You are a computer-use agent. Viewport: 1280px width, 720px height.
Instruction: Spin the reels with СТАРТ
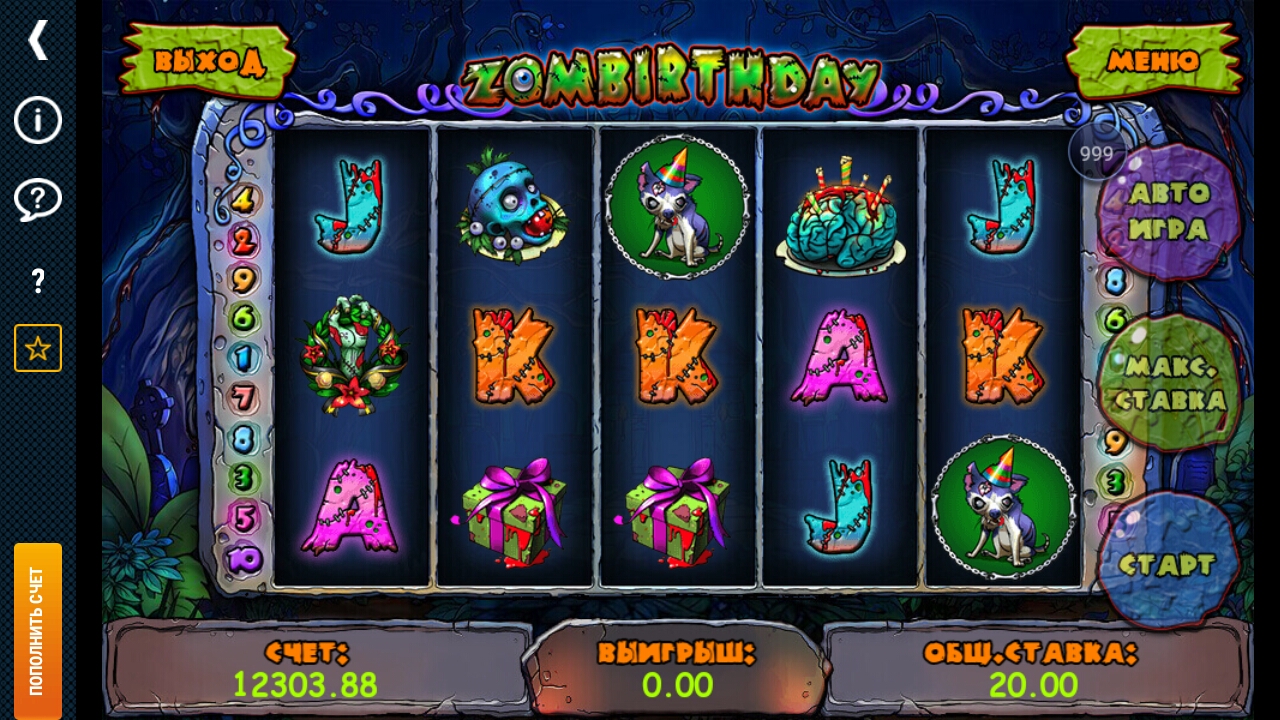(1167, 563)
